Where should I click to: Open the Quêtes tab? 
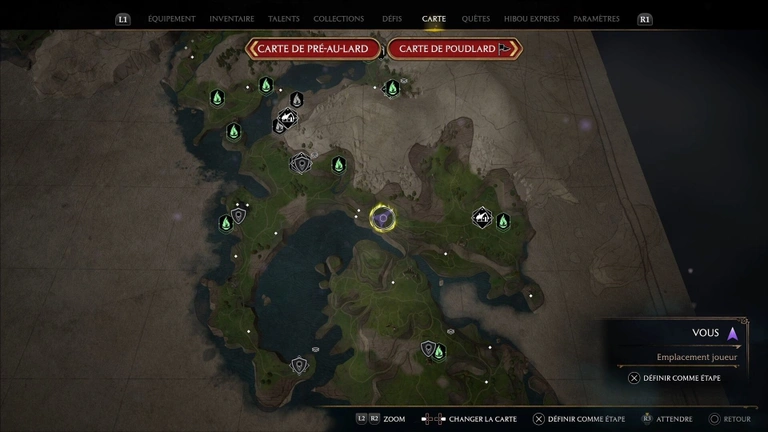[476, 19]
